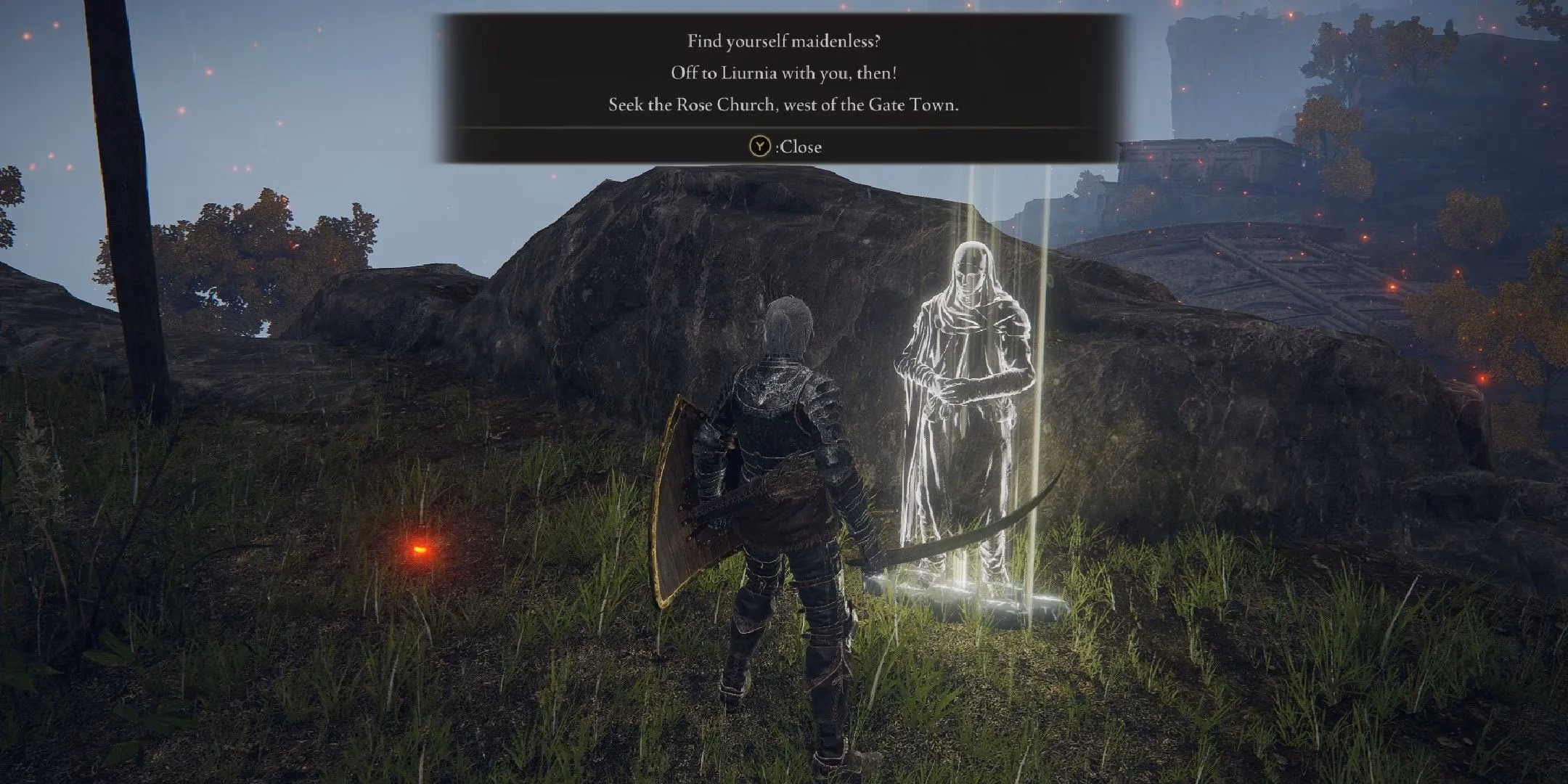Click the dialogue box divider line
1568x784 pixels.
[x=773, y=127]
